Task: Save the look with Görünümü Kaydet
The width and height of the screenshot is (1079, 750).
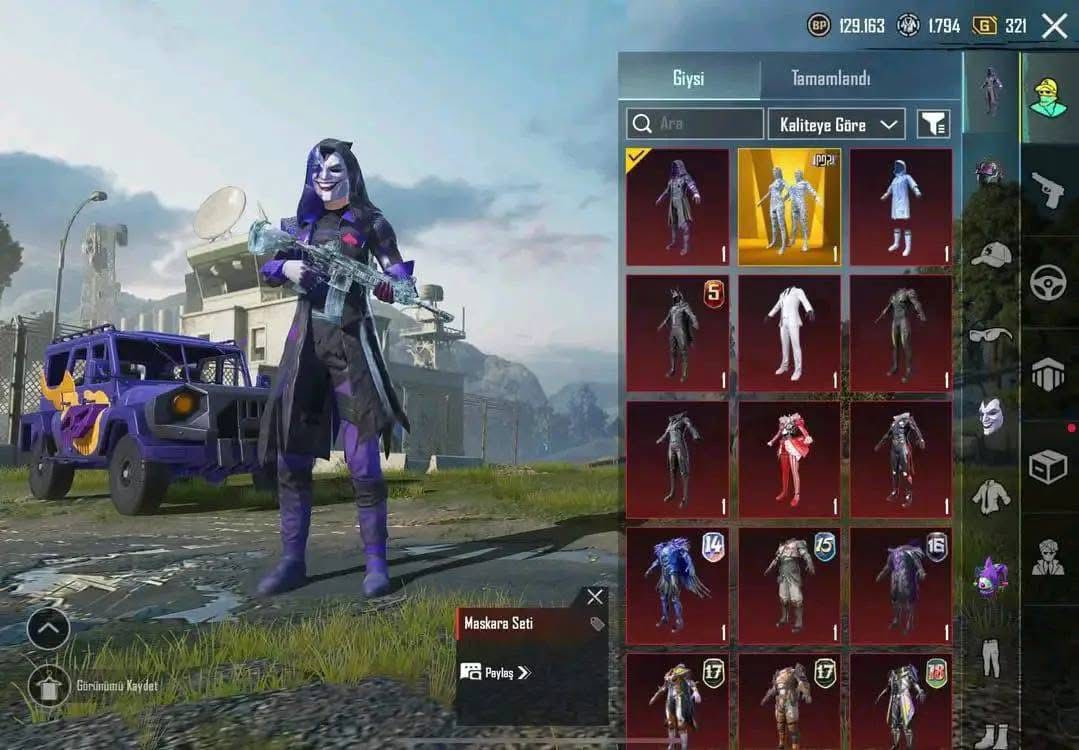Action: 49,686
